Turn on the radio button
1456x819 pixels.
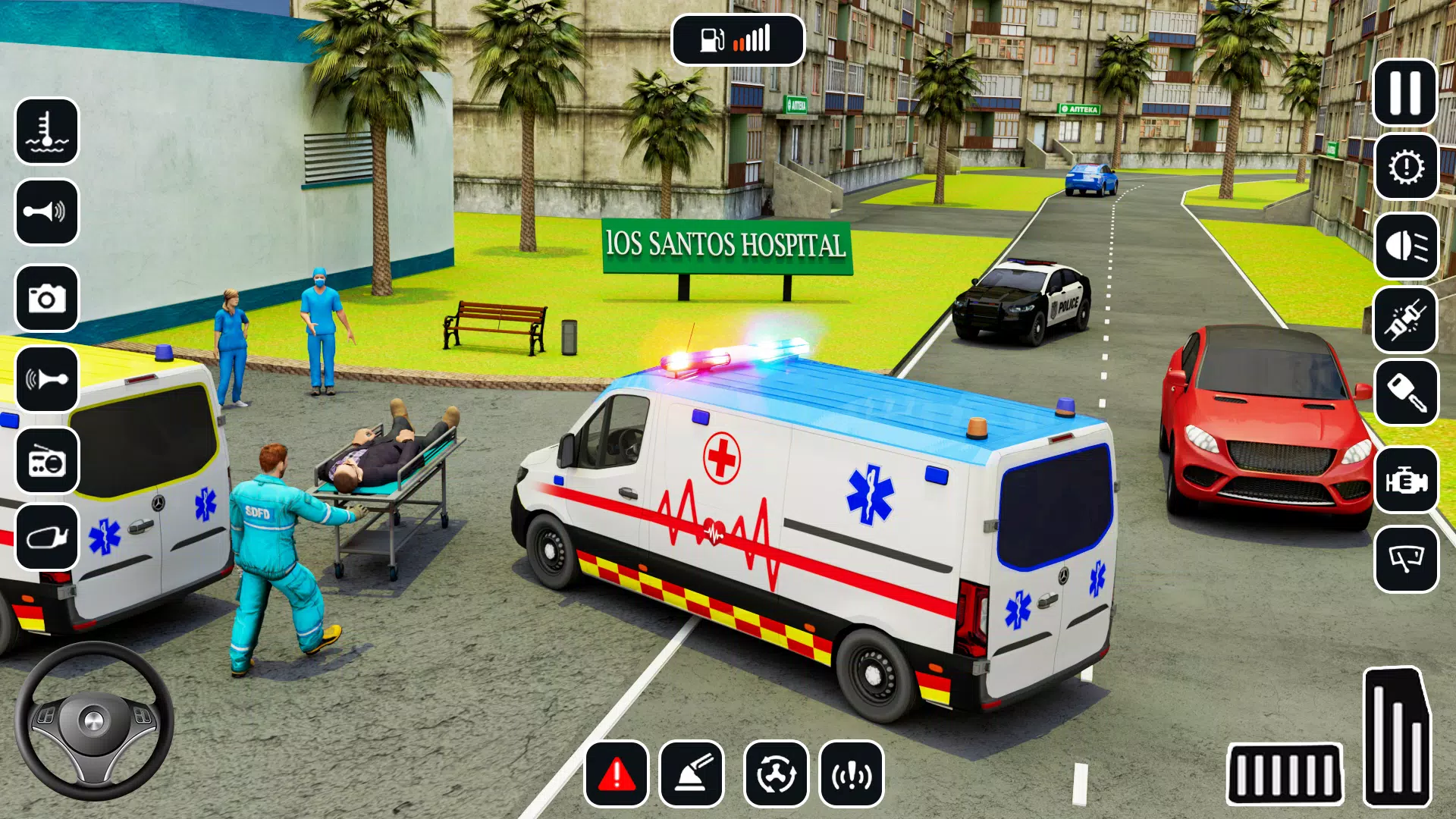[47, 460]
